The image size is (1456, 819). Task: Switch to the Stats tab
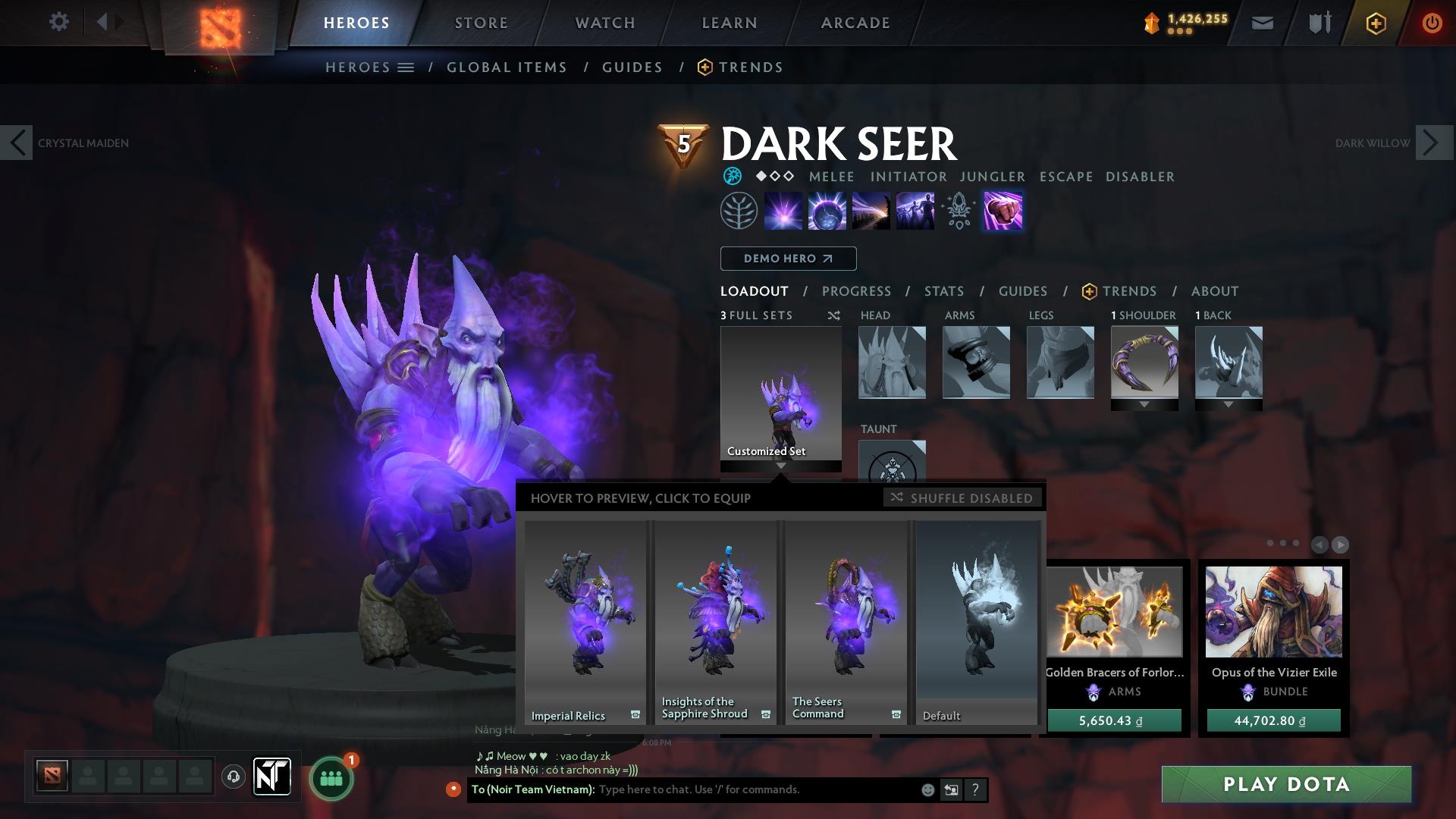click(943, 290)
